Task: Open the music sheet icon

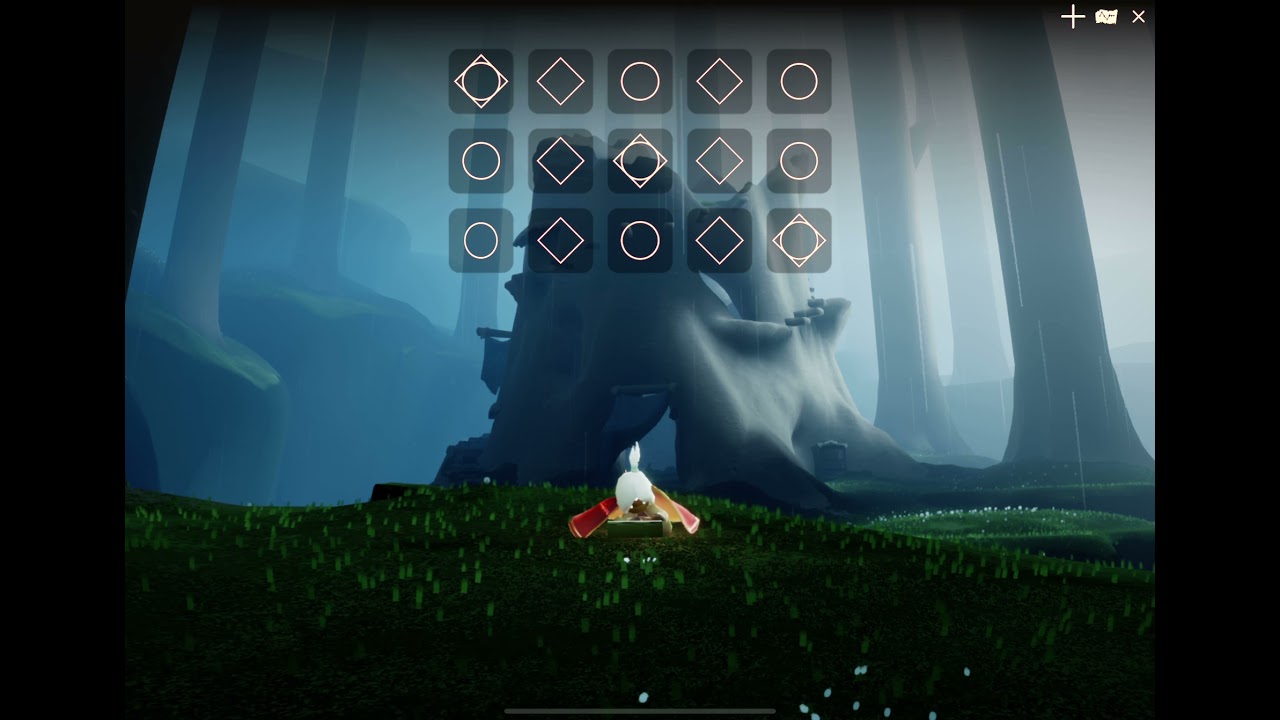Action: click(x=1106, y=17)
